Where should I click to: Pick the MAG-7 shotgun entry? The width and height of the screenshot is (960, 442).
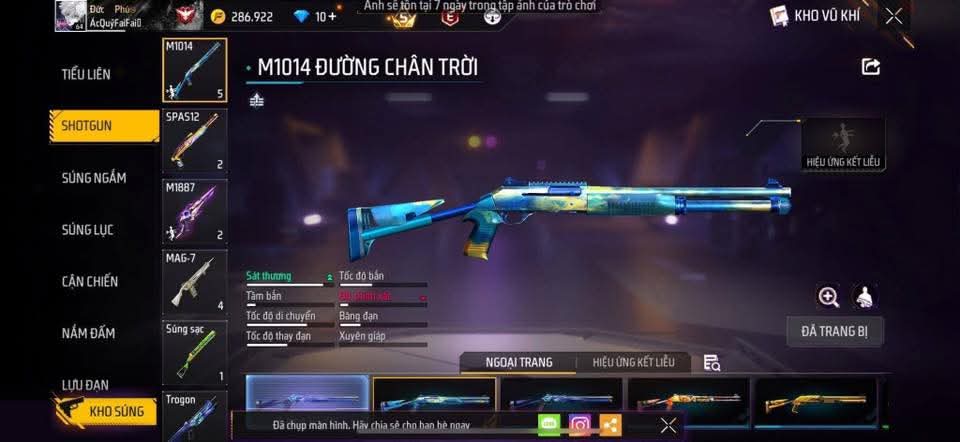(194, 281)
